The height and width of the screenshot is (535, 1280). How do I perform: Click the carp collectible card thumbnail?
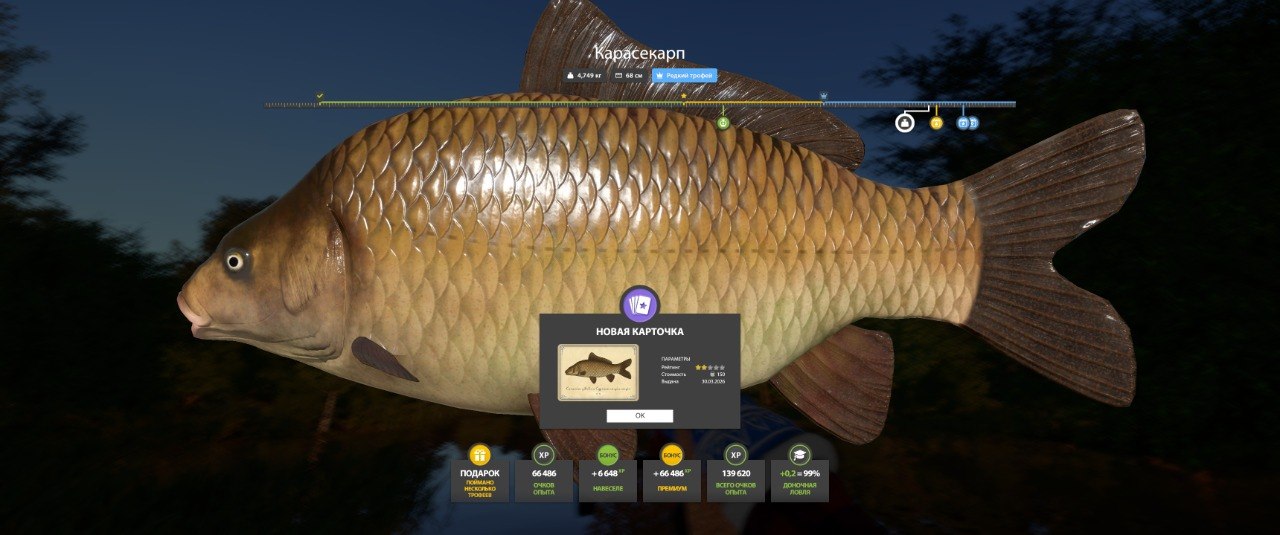pyautogui.click(x=598, y=372)
